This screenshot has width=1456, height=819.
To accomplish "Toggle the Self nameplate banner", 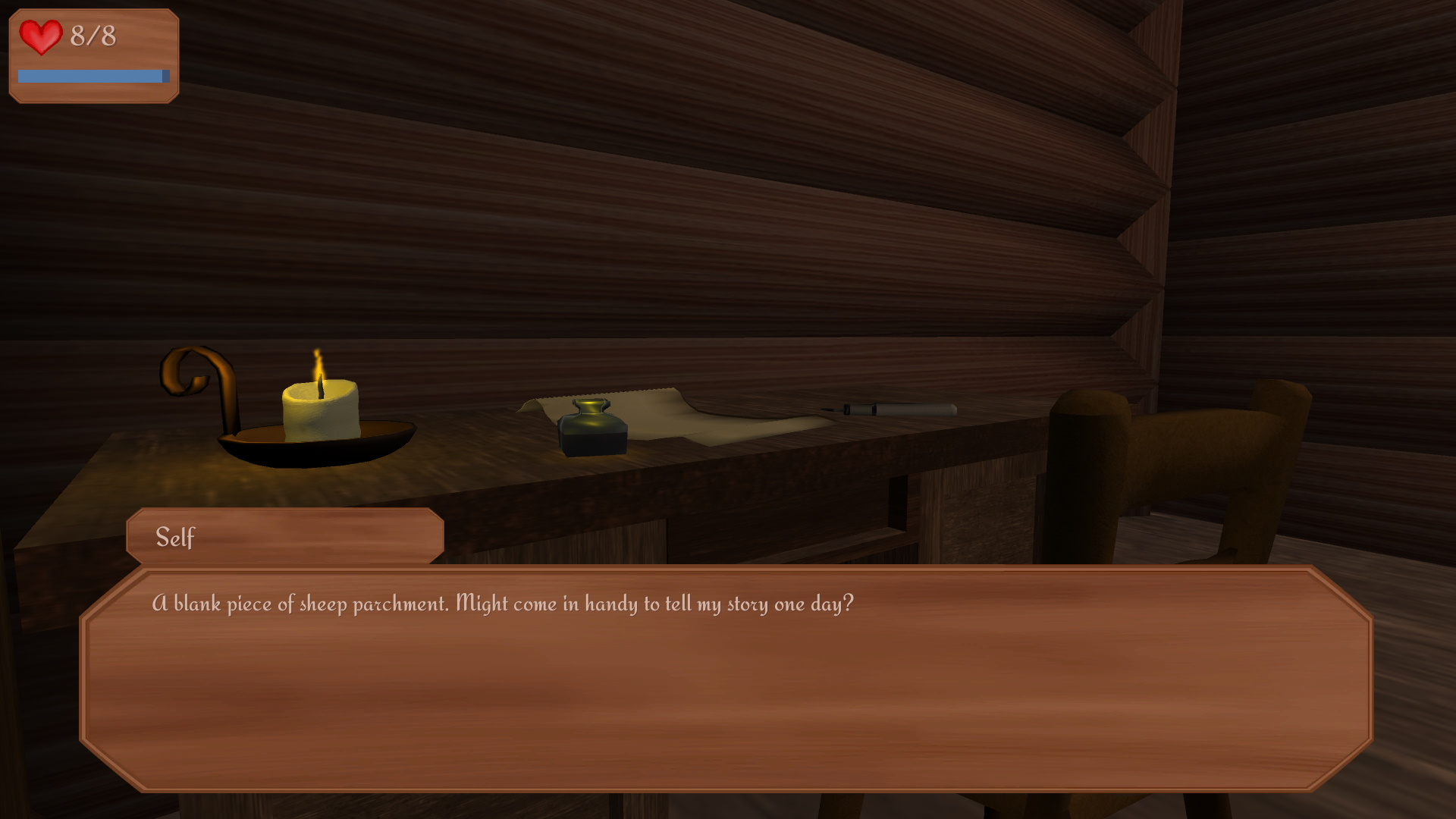I will click(x=284, y=535).
